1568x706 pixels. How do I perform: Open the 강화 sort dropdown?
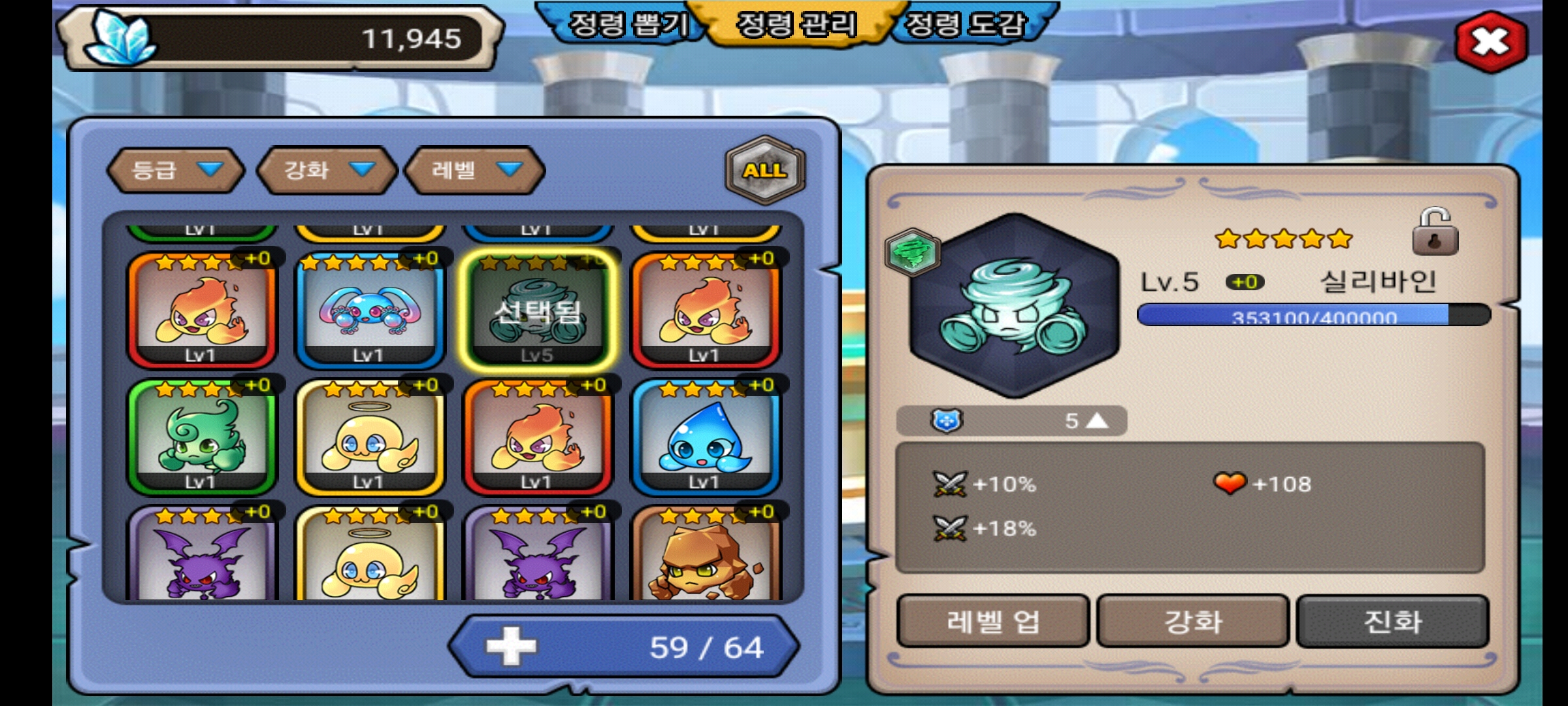coord(328,171)
